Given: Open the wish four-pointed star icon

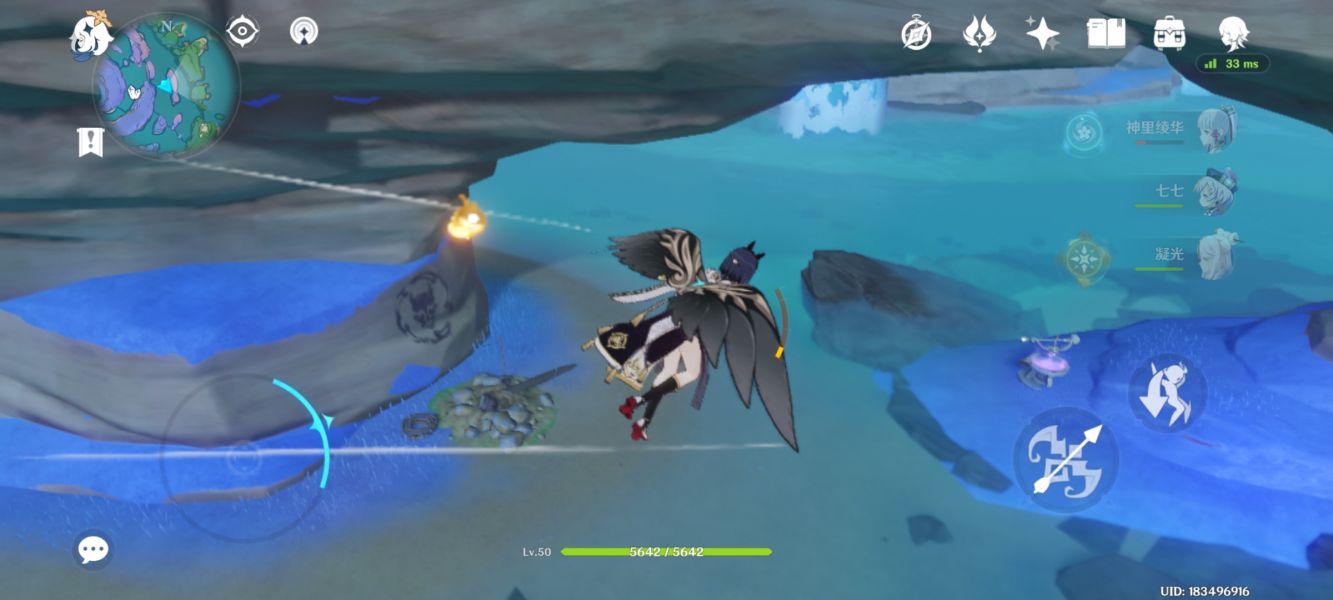Looking at the screenshot, I should 1042,34.
